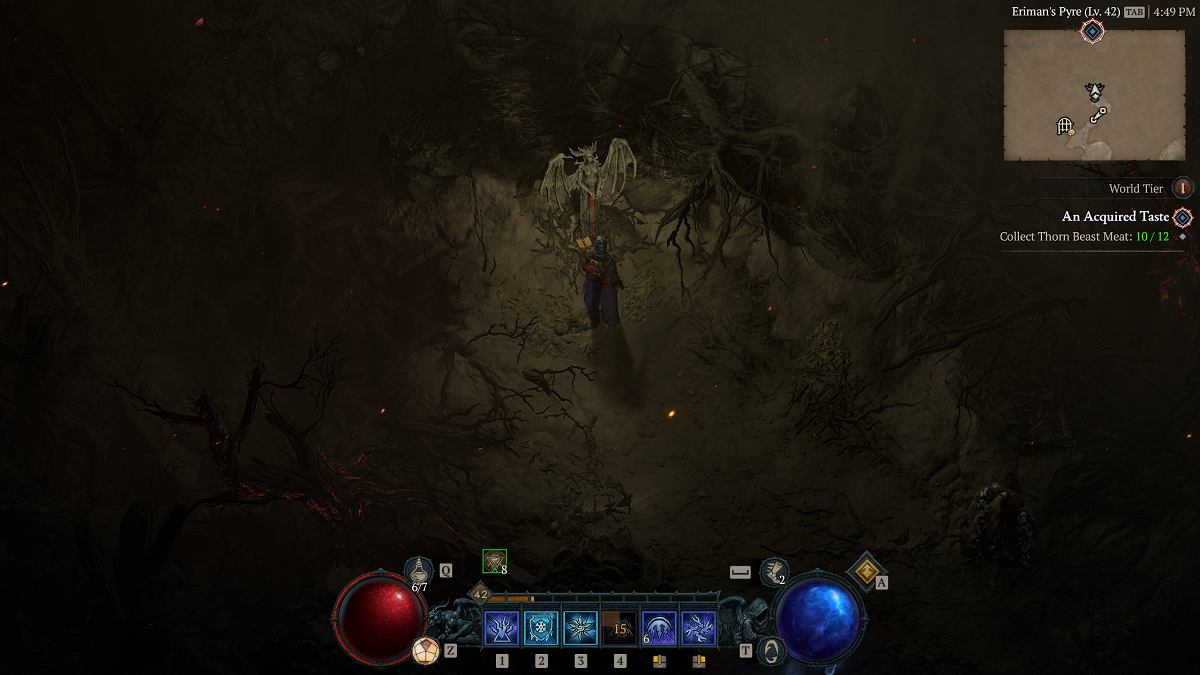The image size is (1200, 675).
Task: Use the health potion flask
Action: point(418,571)
